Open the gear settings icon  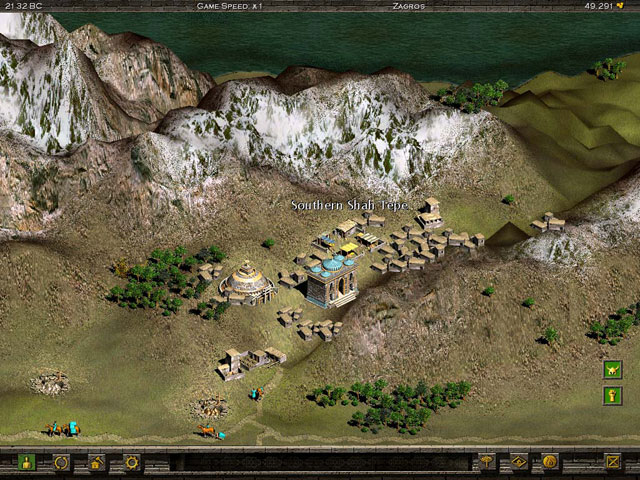(x=130, y=463)
